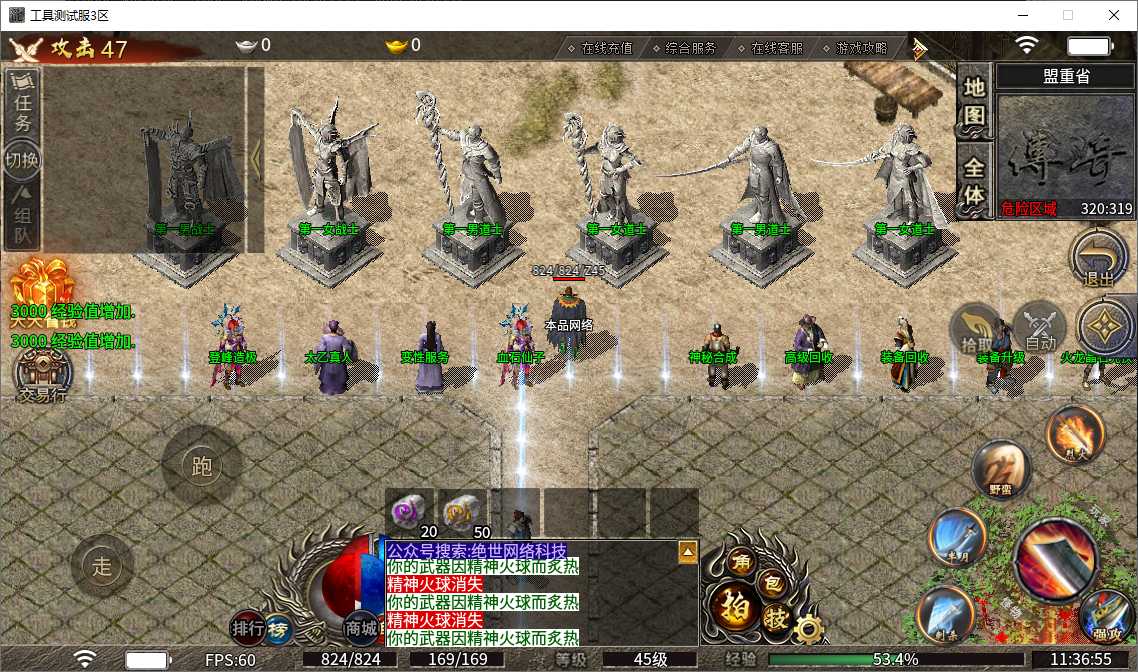1138x672 pixels.
Task: Use the 烈火 flame sword skill
Action: (1075, 435)
